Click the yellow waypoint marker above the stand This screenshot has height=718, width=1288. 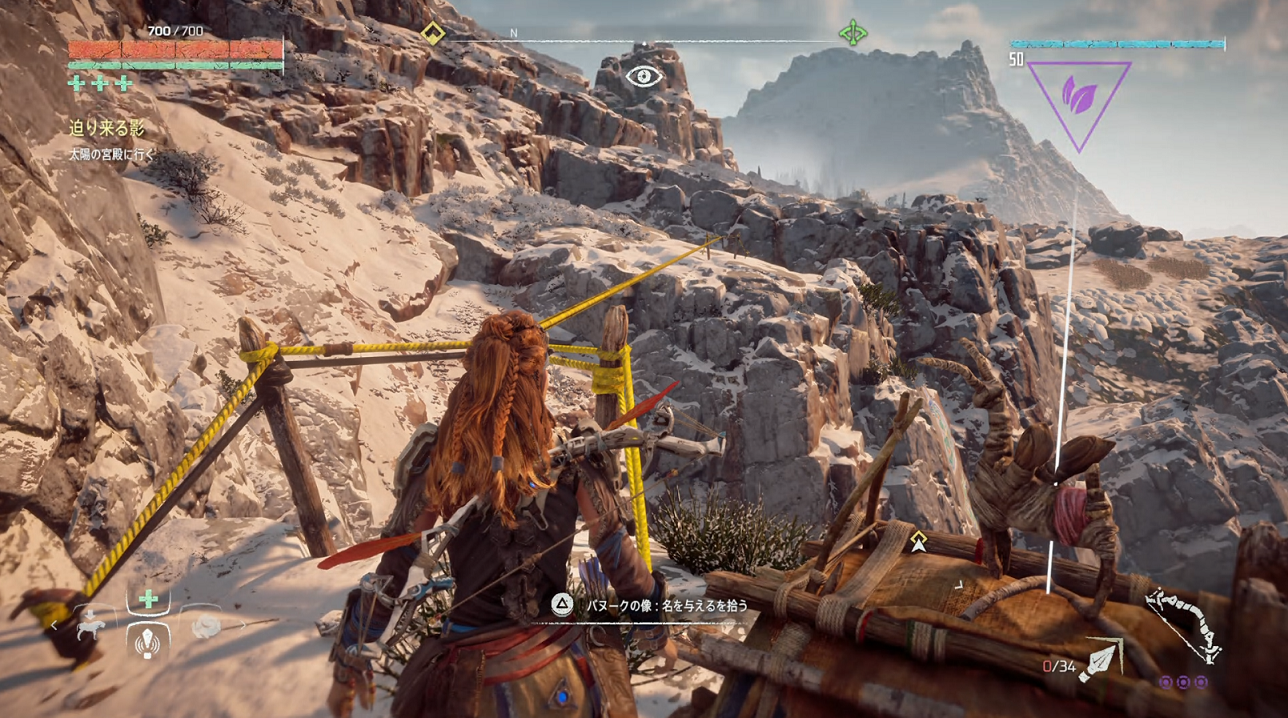(918, 541)
